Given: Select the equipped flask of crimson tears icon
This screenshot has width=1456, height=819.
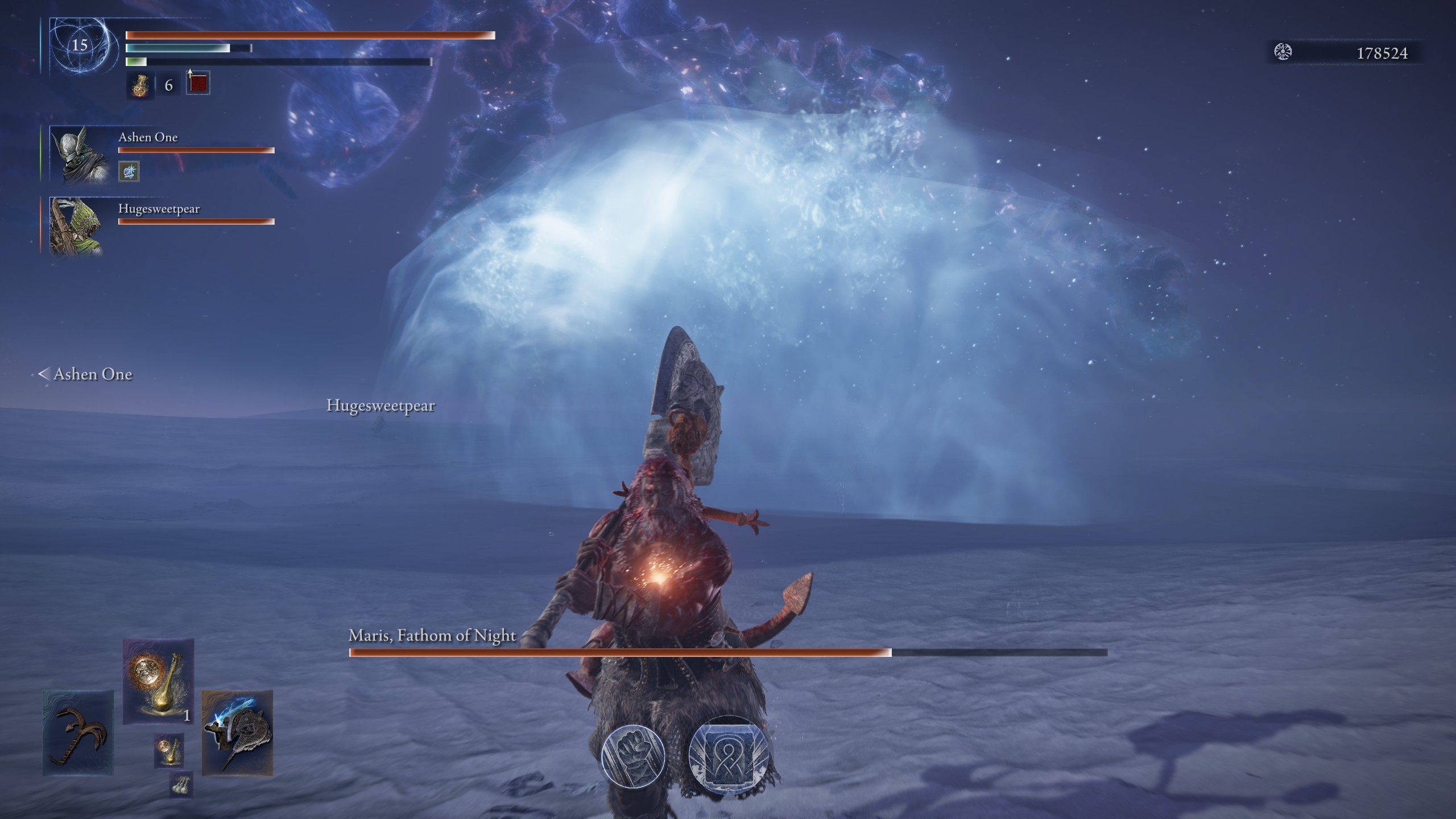Looking at the screenshot, I should click(x=140, y=86).
